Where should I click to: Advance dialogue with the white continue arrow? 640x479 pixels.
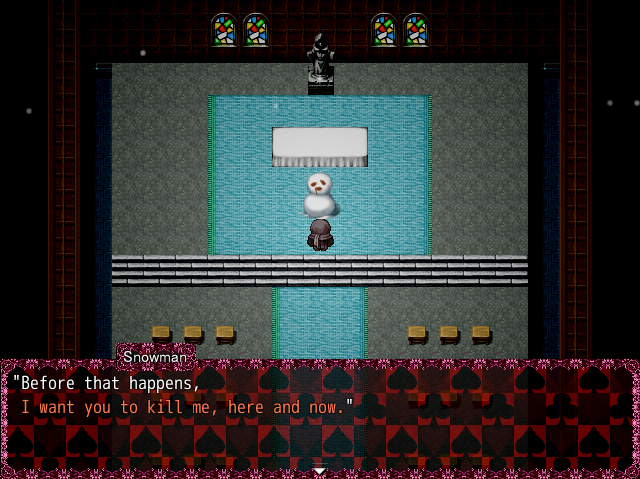(x=319, y=469)
